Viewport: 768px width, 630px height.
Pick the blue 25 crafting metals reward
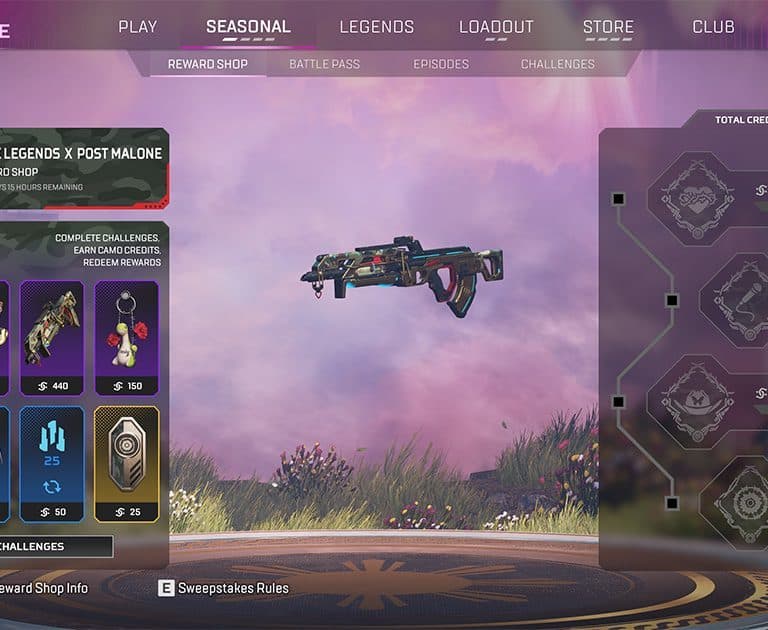coord(52,463)
